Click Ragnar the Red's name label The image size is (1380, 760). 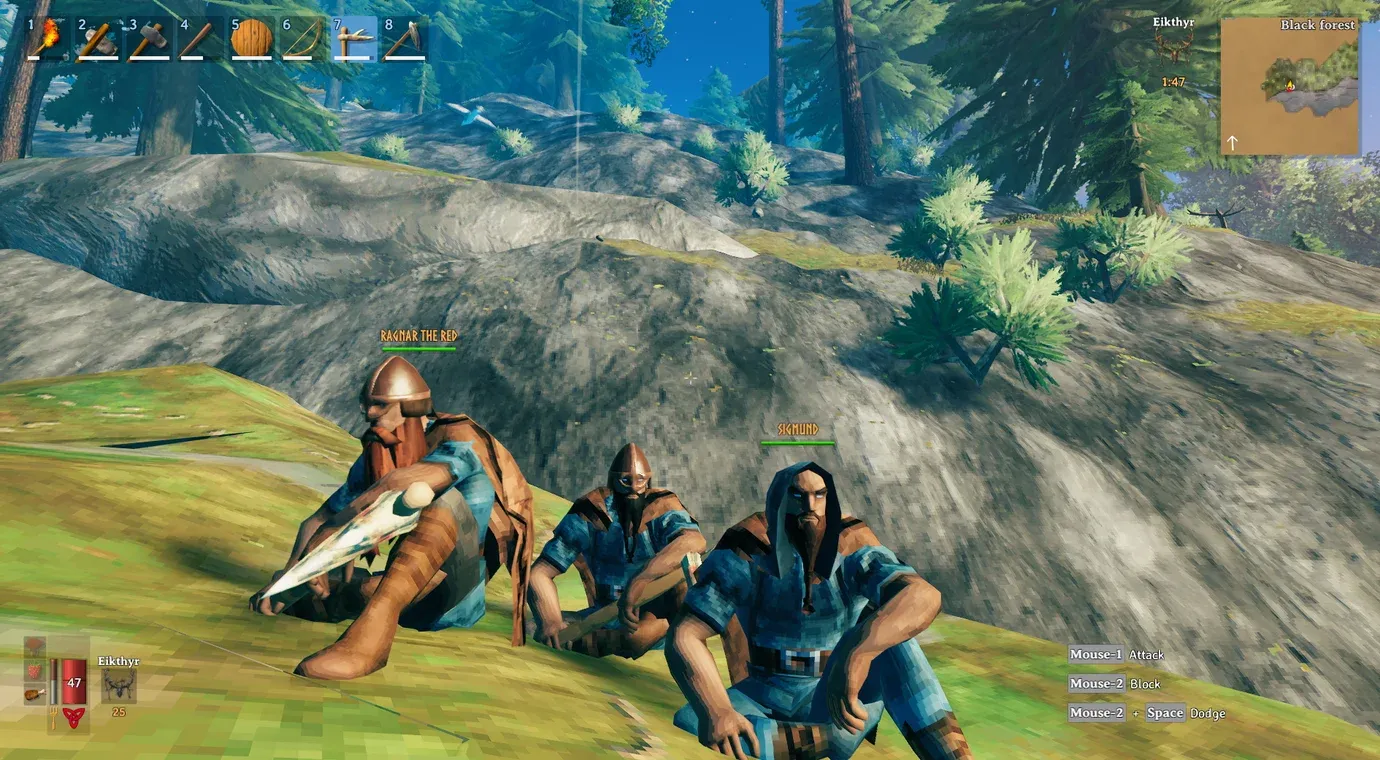(418, 334)
